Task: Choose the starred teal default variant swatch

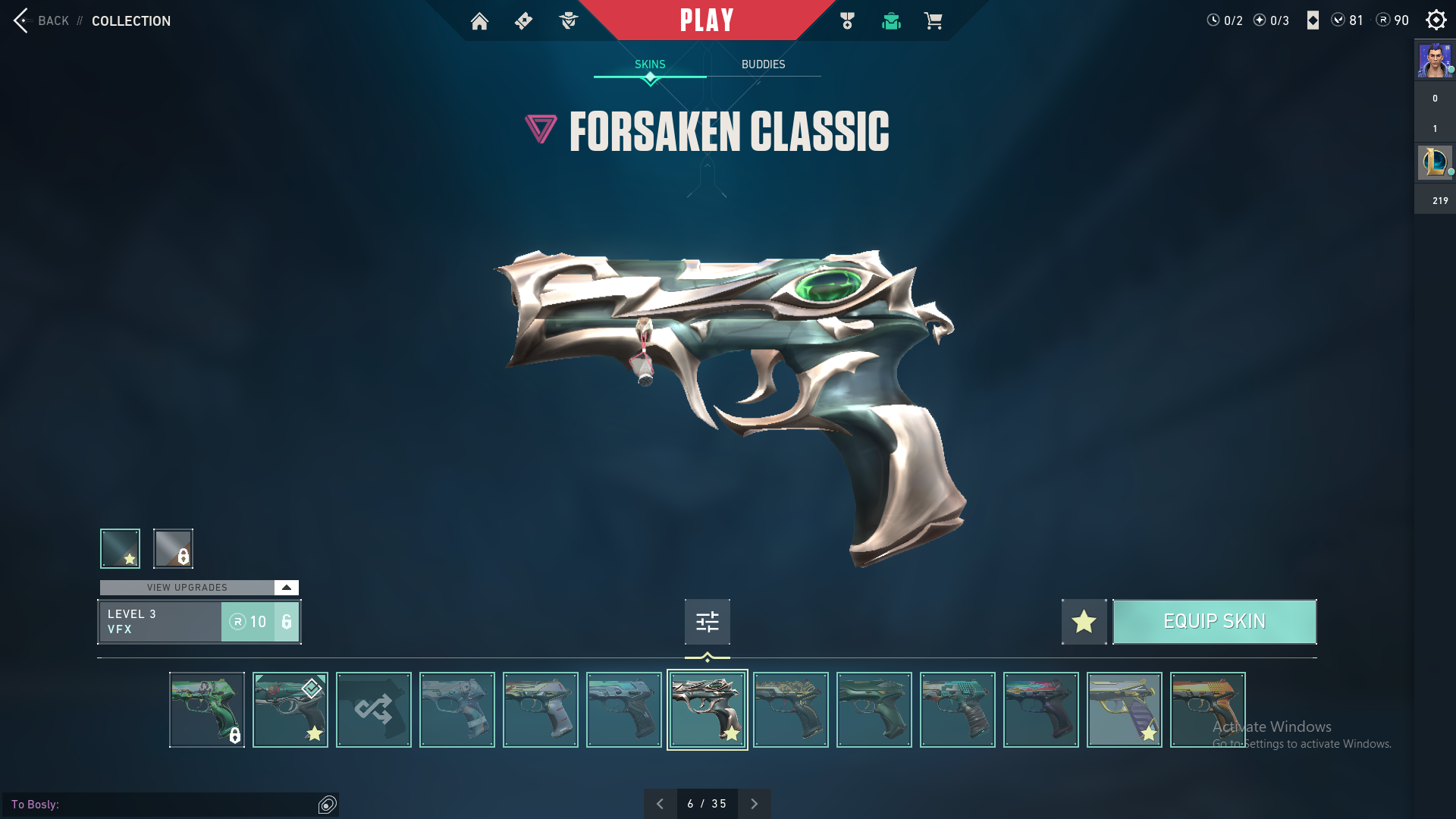Action: [120, 548]
